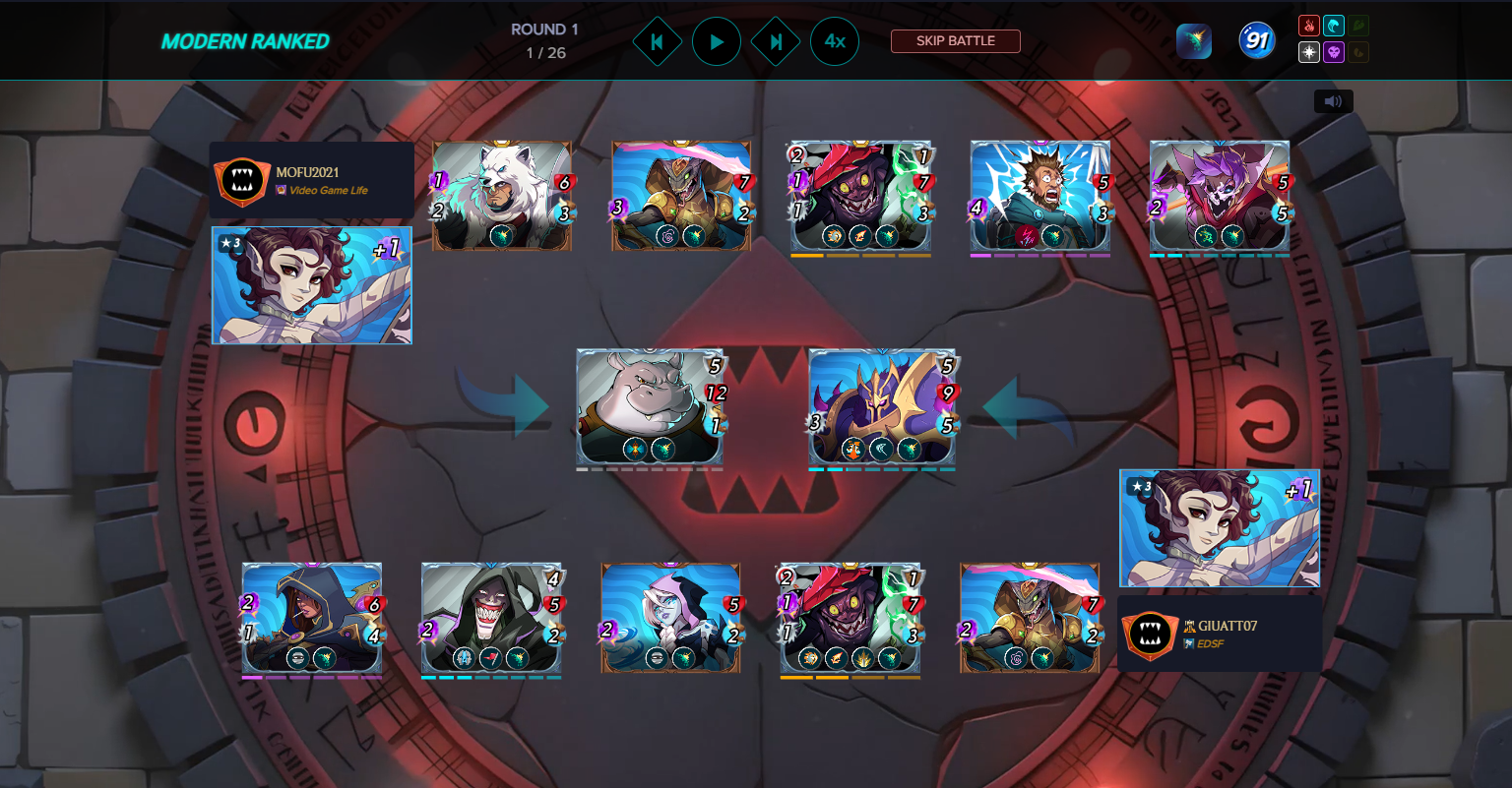The image size is (1512, 788).
Task: Click the blue 91 mana cap icon
Action: pos(1257,41)
